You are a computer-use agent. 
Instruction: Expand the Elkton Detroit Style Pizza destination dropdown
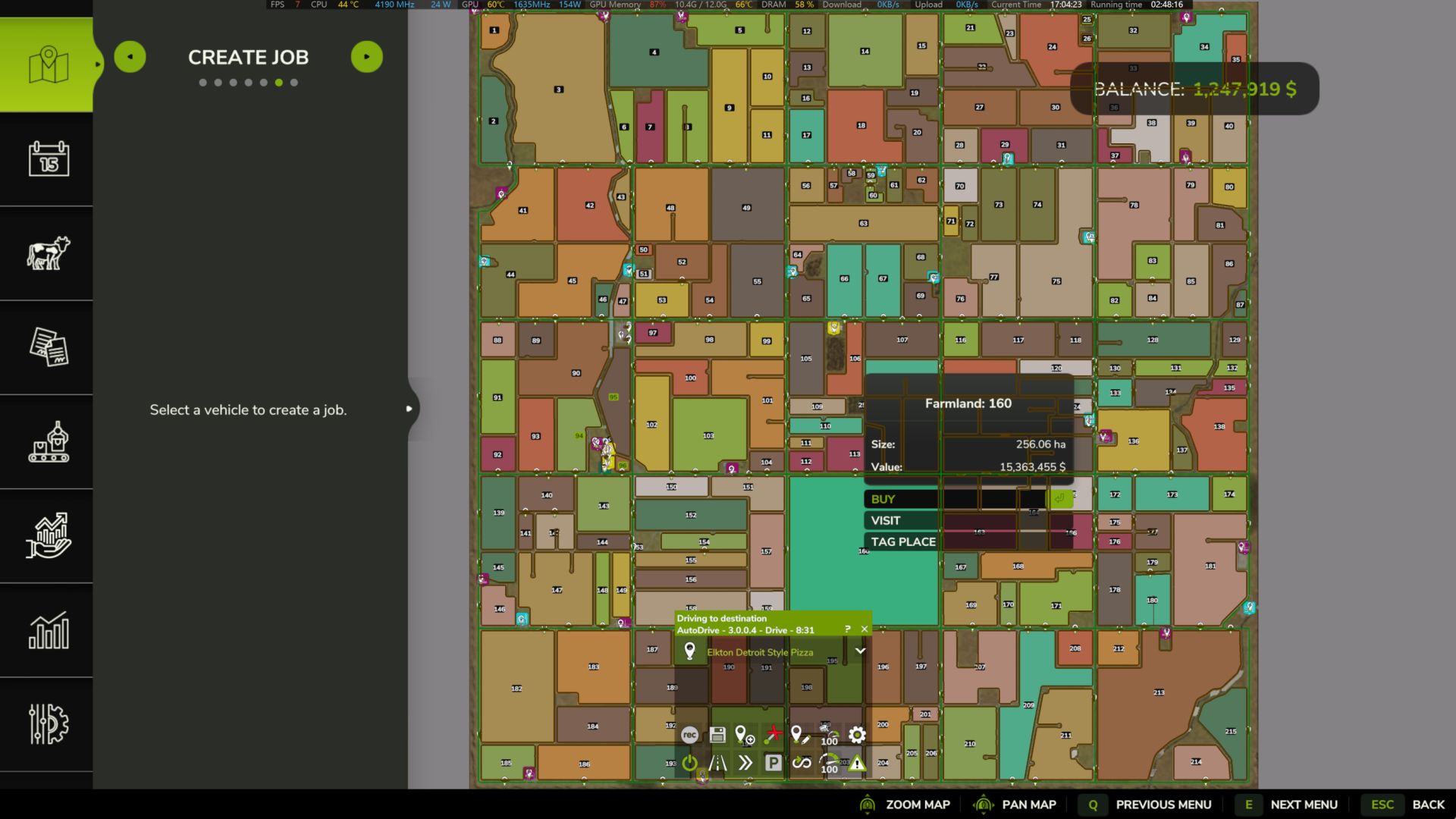point(860,651)
